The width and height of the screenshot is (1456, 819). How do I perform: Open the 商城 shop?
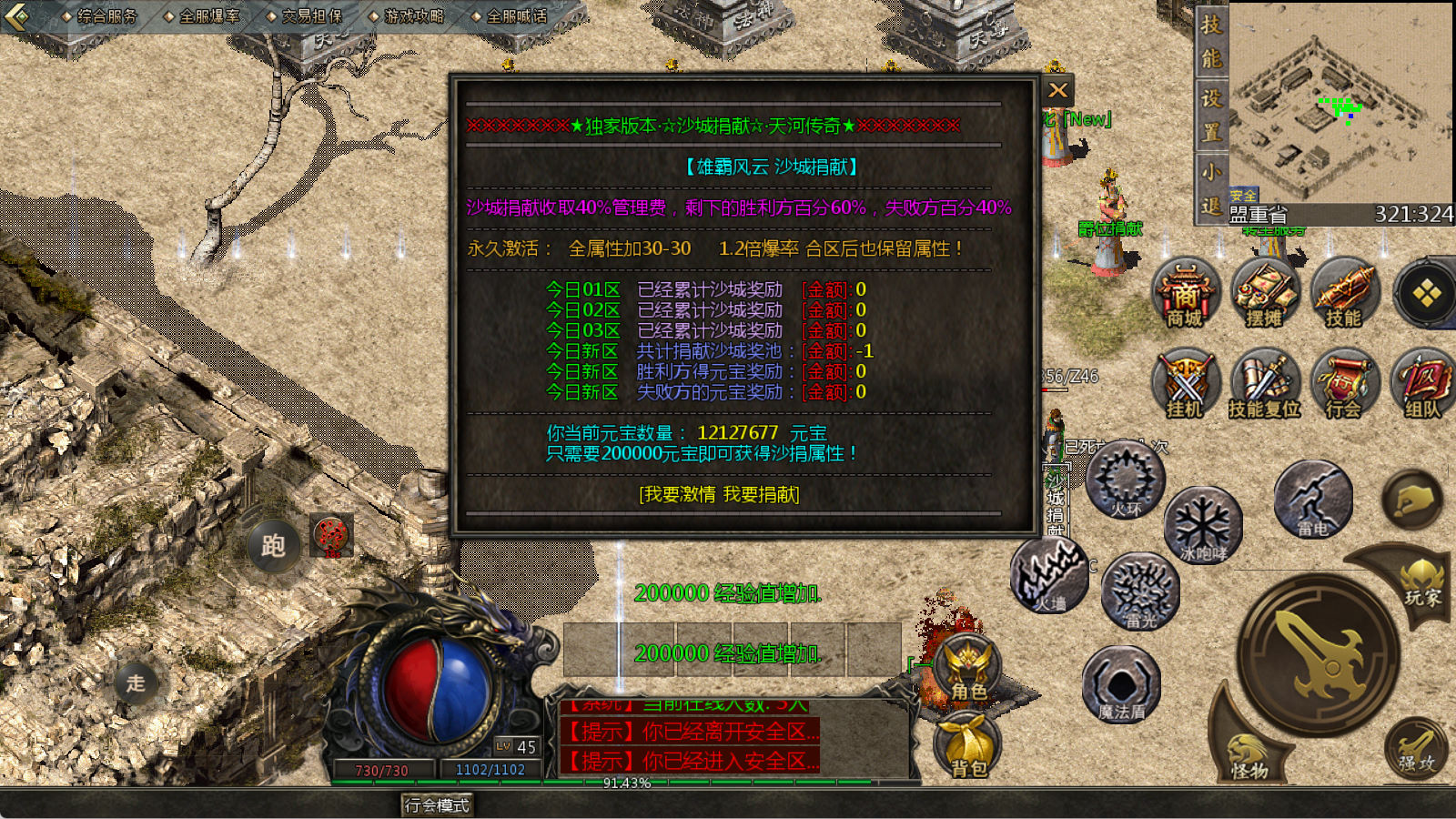pos(1186,293)
